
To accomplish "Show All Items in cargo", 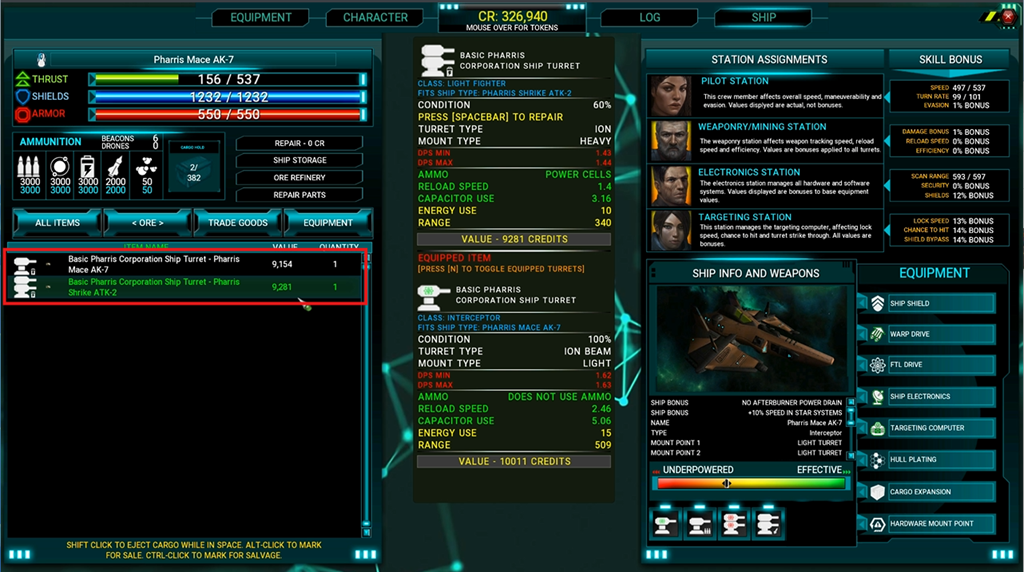I will (57, 222).
